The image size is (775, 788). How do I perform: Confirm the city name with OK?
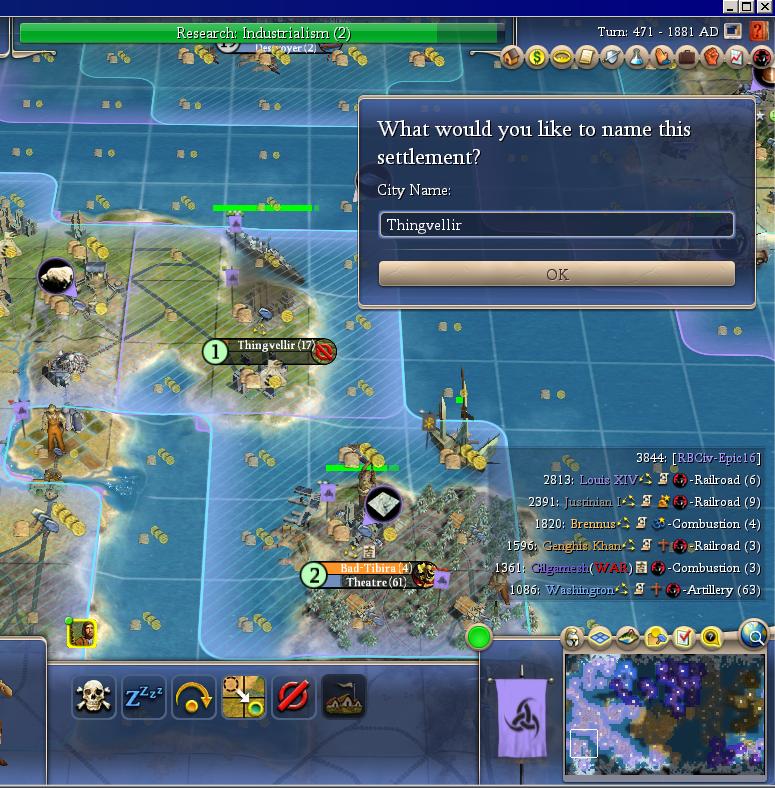coord(556,274)
